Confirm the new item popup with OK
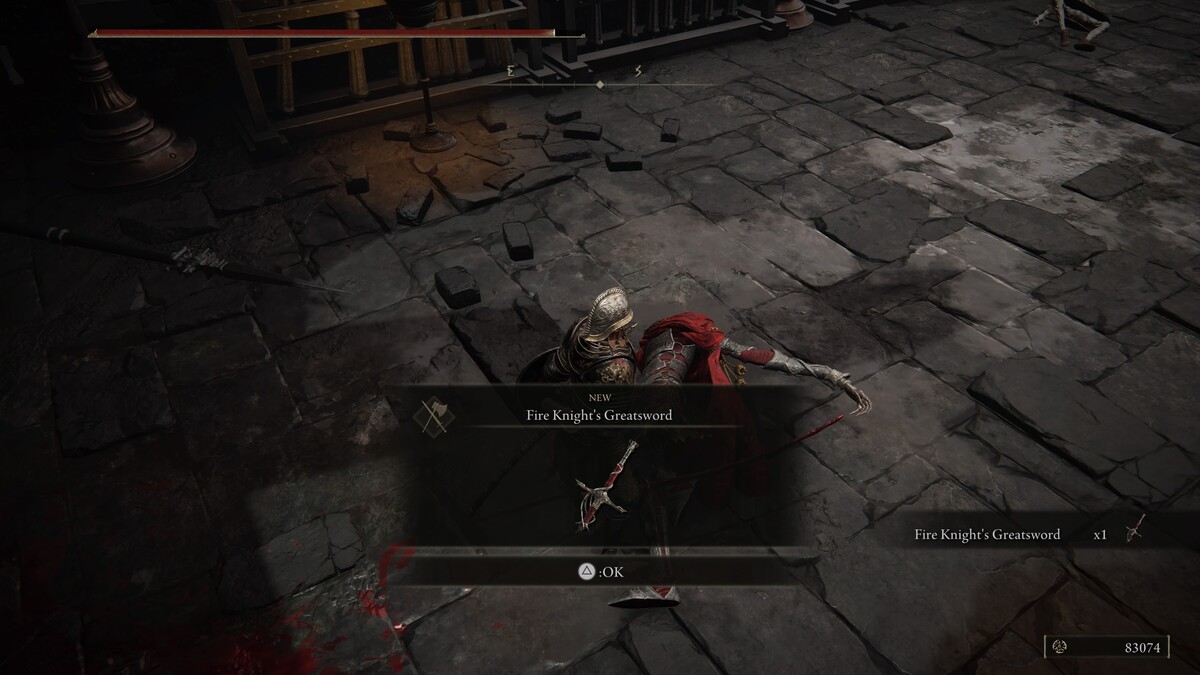The height and width of the screenshot is (675, 1200). pos(600,572)
